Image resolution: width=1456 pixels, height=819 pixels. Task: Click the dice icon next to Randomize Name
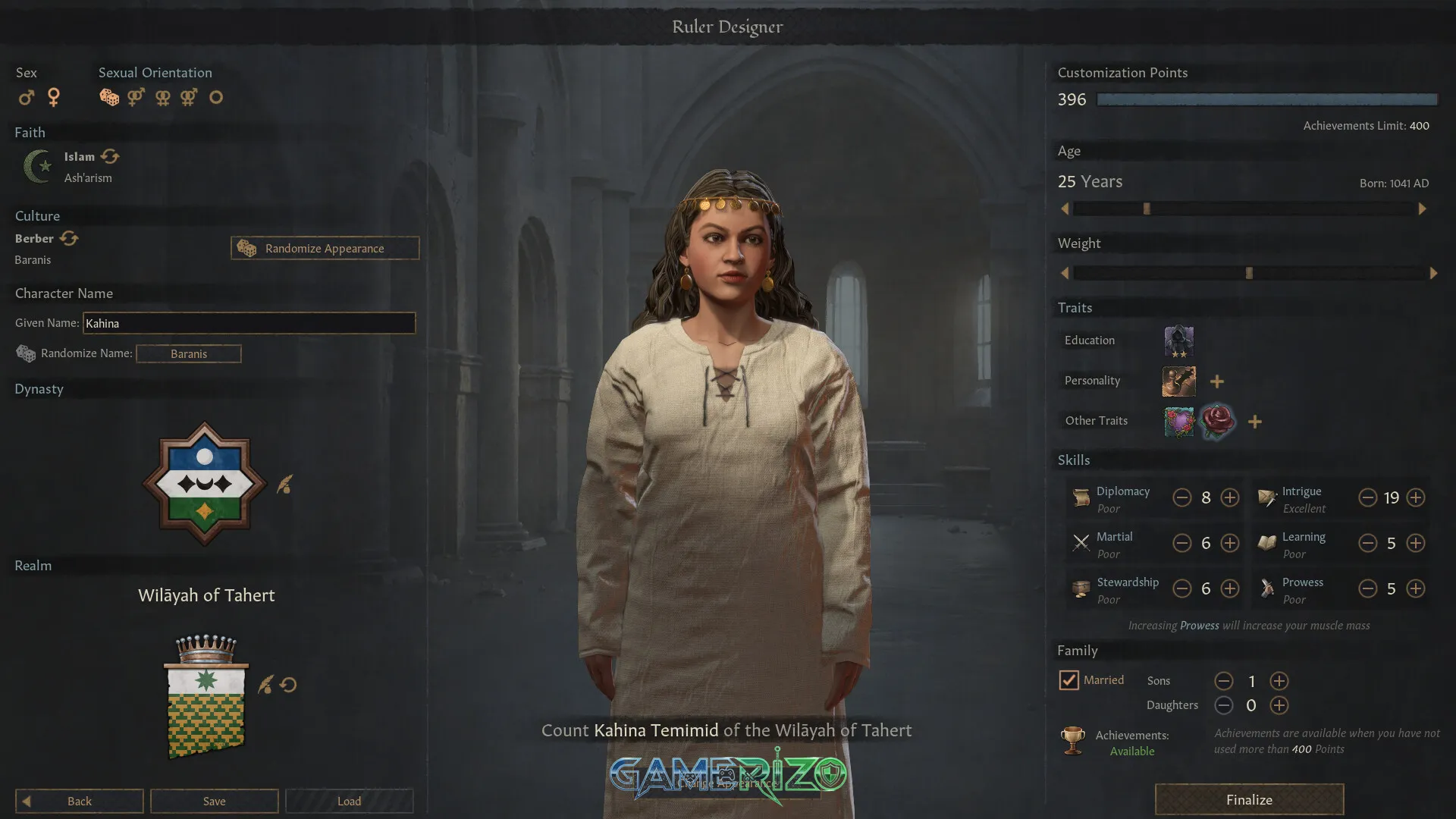point(26,353)
